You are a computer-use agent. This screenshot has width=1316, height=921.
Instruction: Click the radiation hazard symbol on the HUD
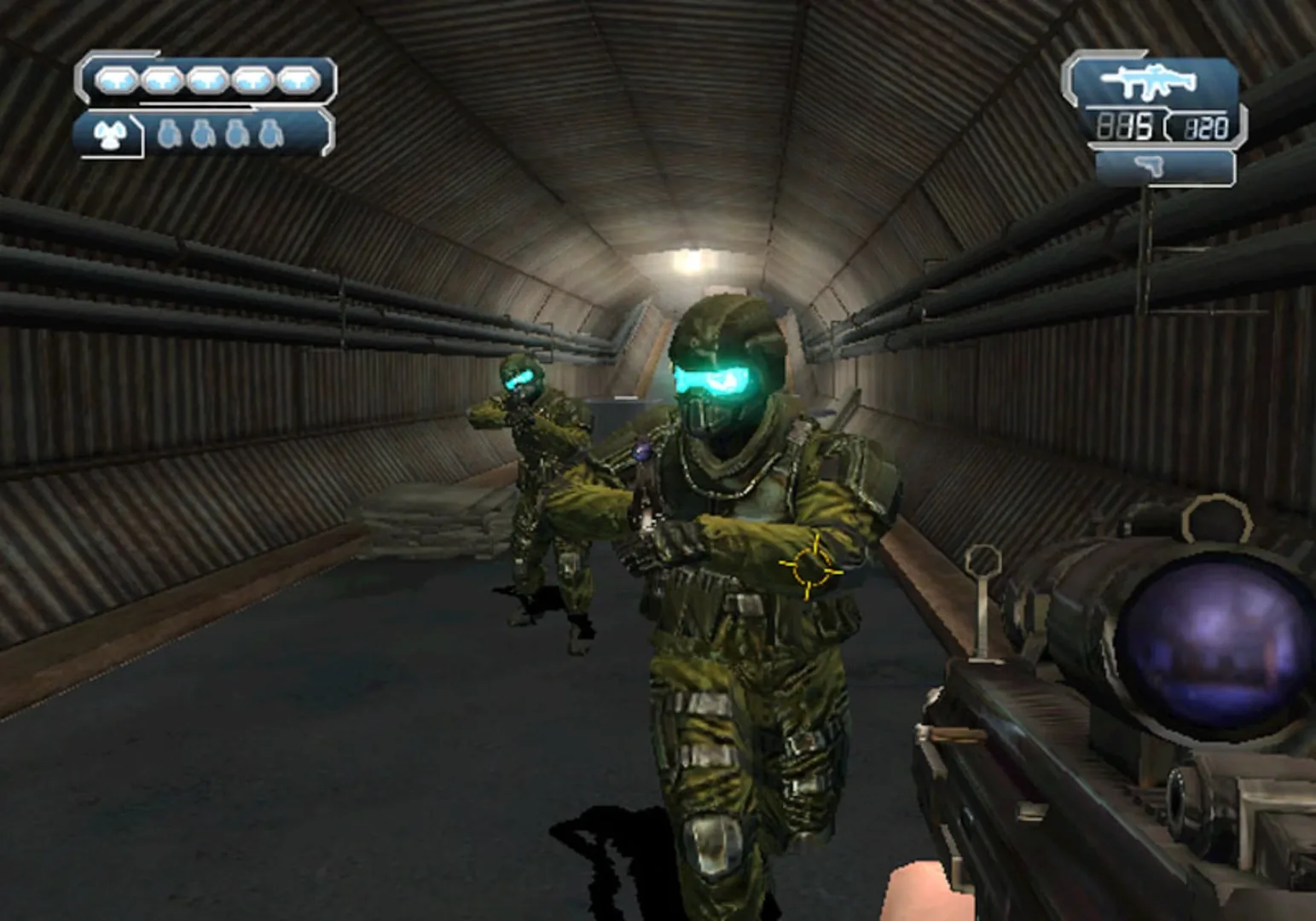coord(112,135)
